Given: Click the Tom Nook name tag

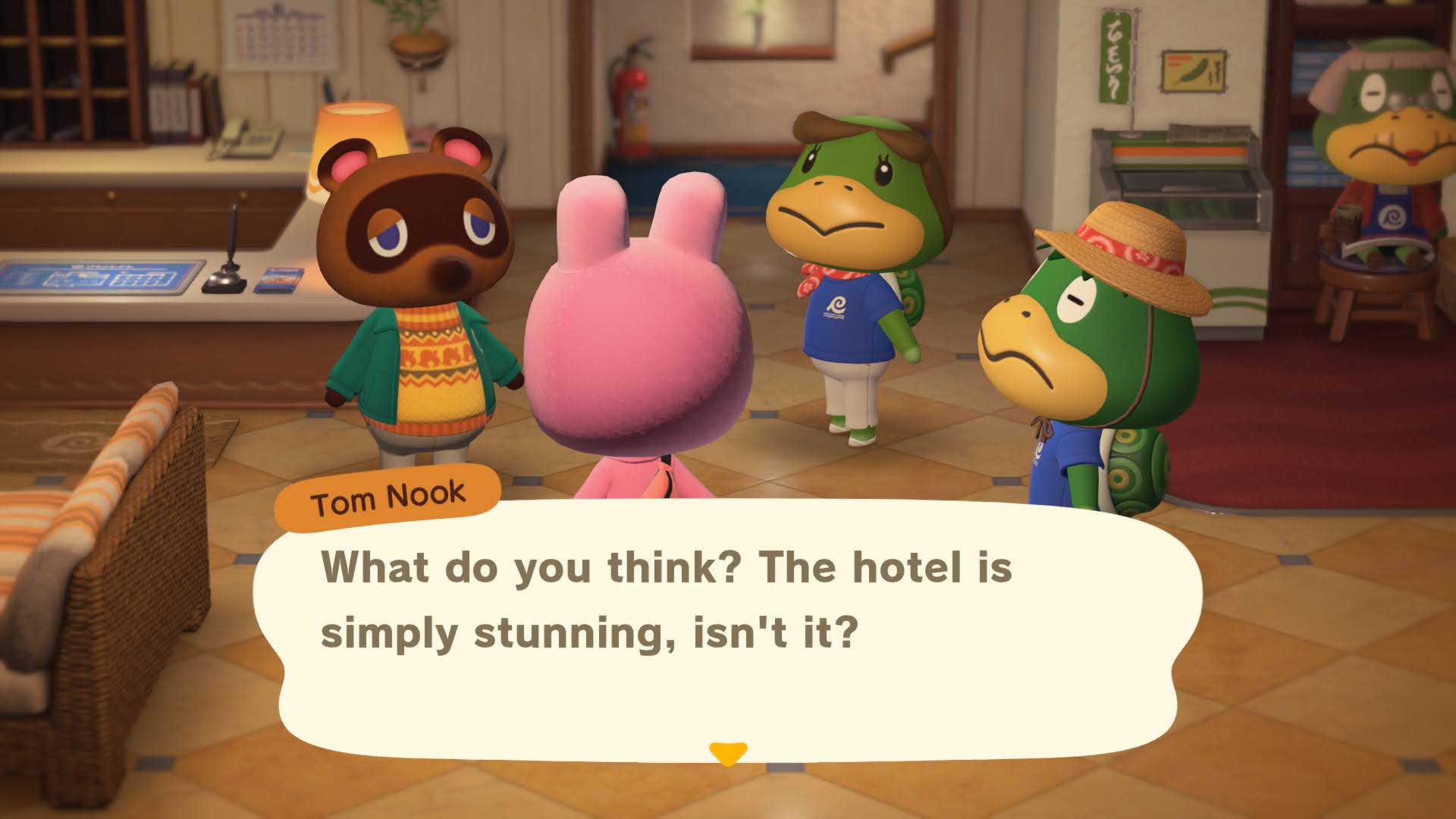Looking at the screenshot, I should [x=387, y=497].
